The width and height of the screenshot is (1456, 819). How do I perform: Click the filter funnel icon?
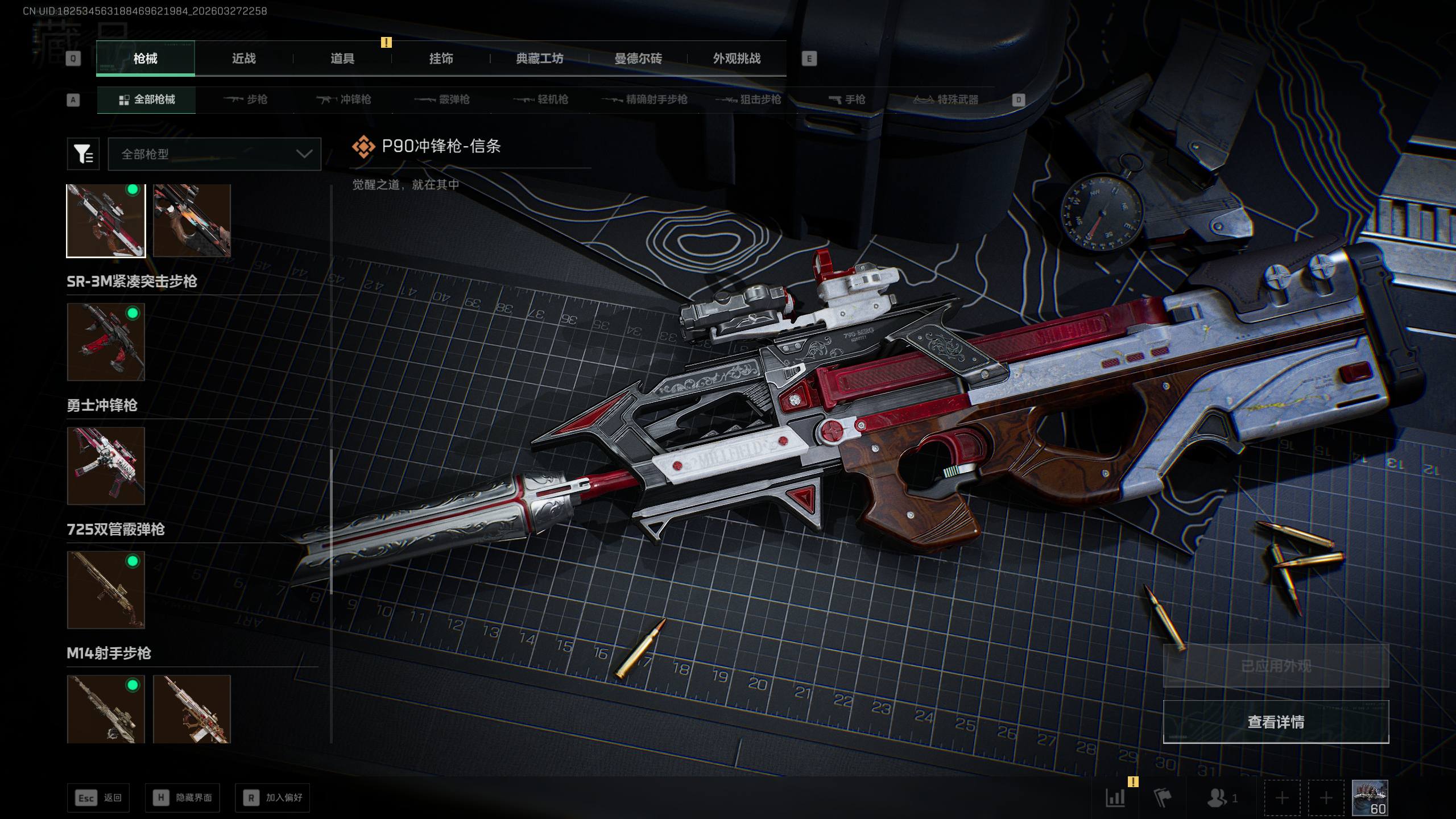coord(83,154)
